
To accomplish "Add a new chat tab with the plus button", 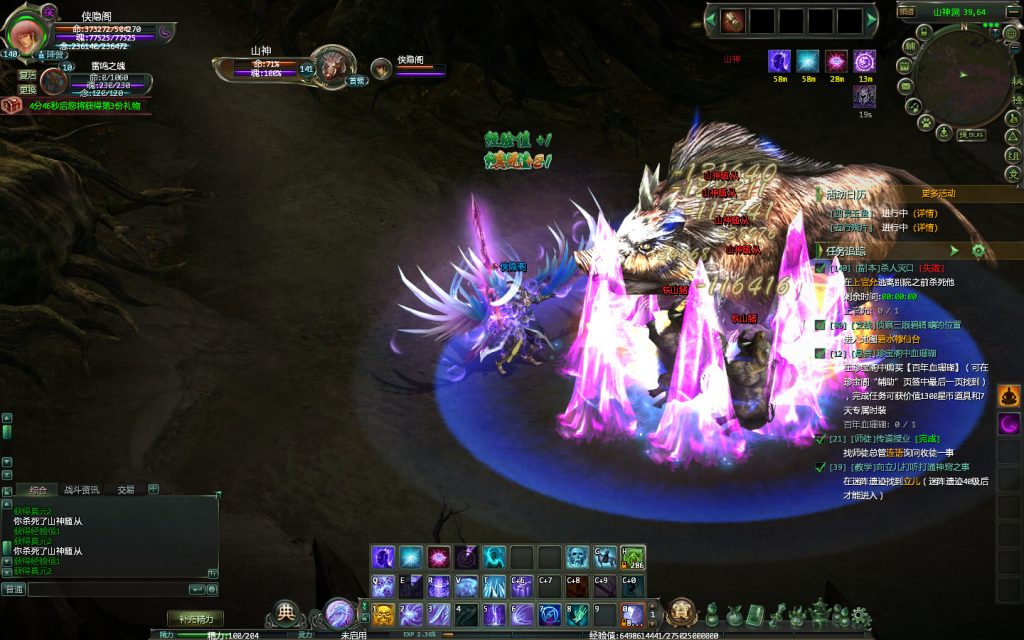I will pos(153,489).
